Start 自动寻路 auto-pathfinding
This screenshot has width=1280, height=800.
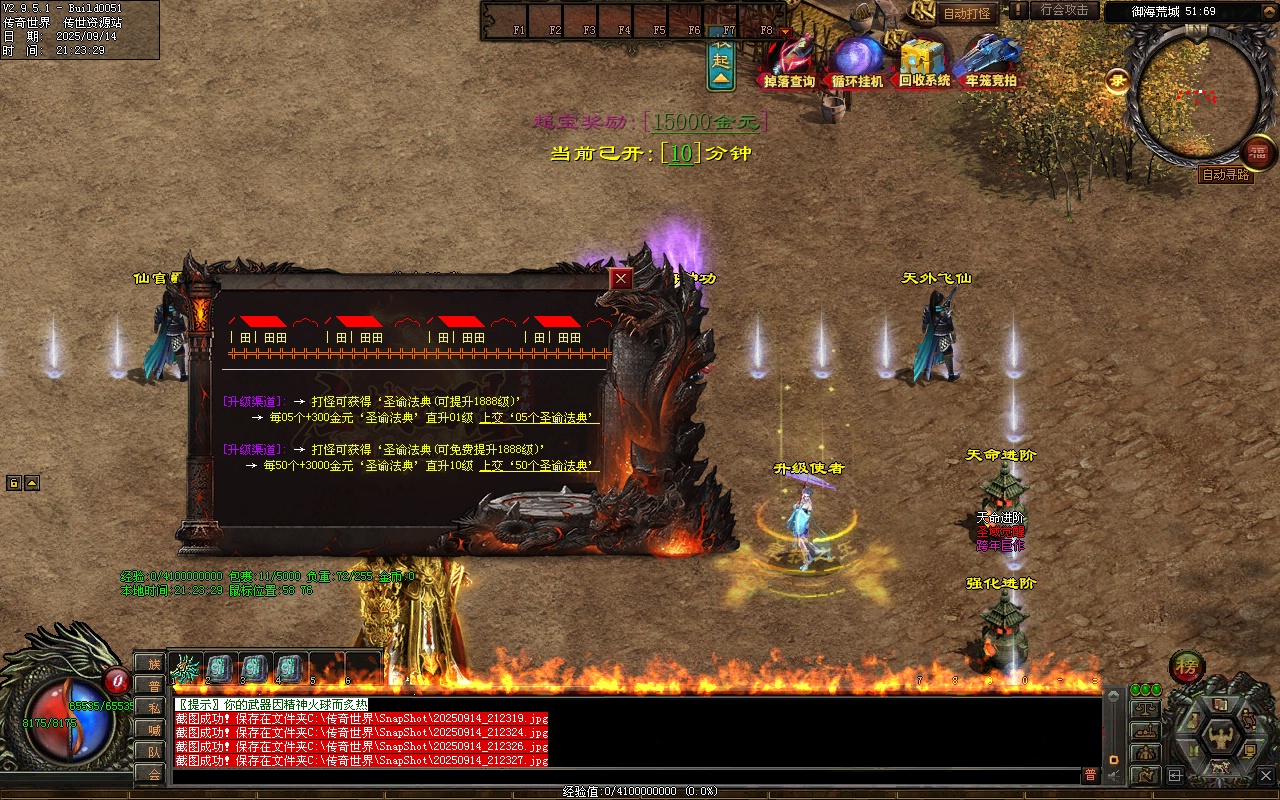pyautogui.click(x=1225, y=175)
